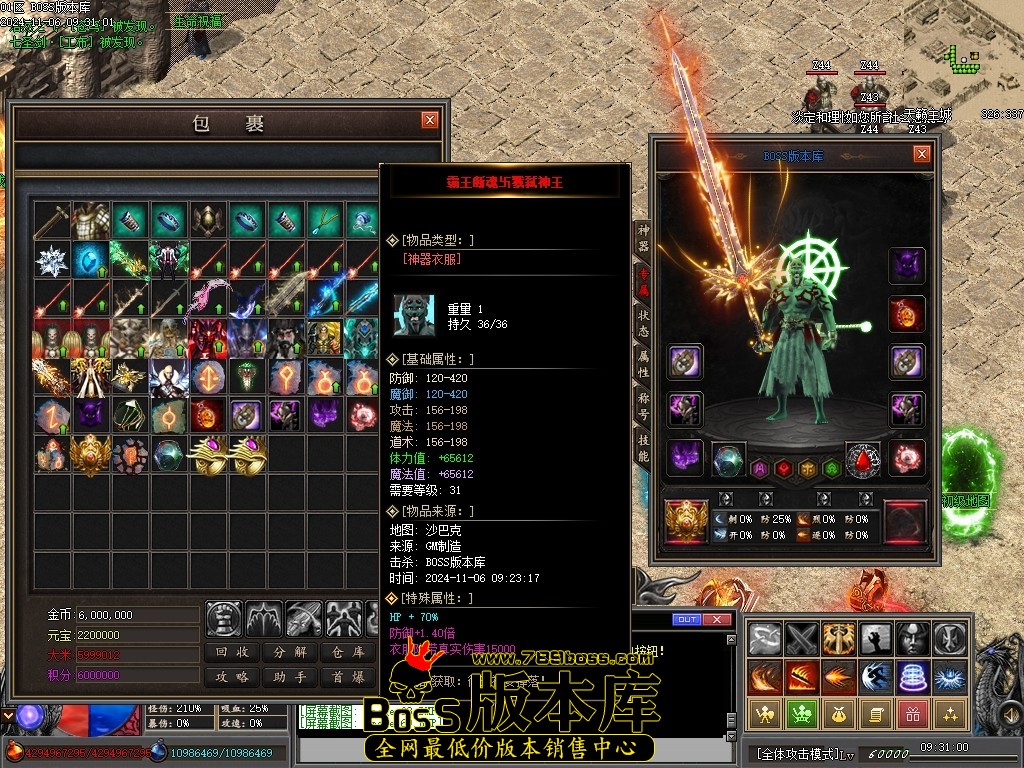Switch to the 神器 tab
The image size is (1024, 768).
click(x=643, y=238)
